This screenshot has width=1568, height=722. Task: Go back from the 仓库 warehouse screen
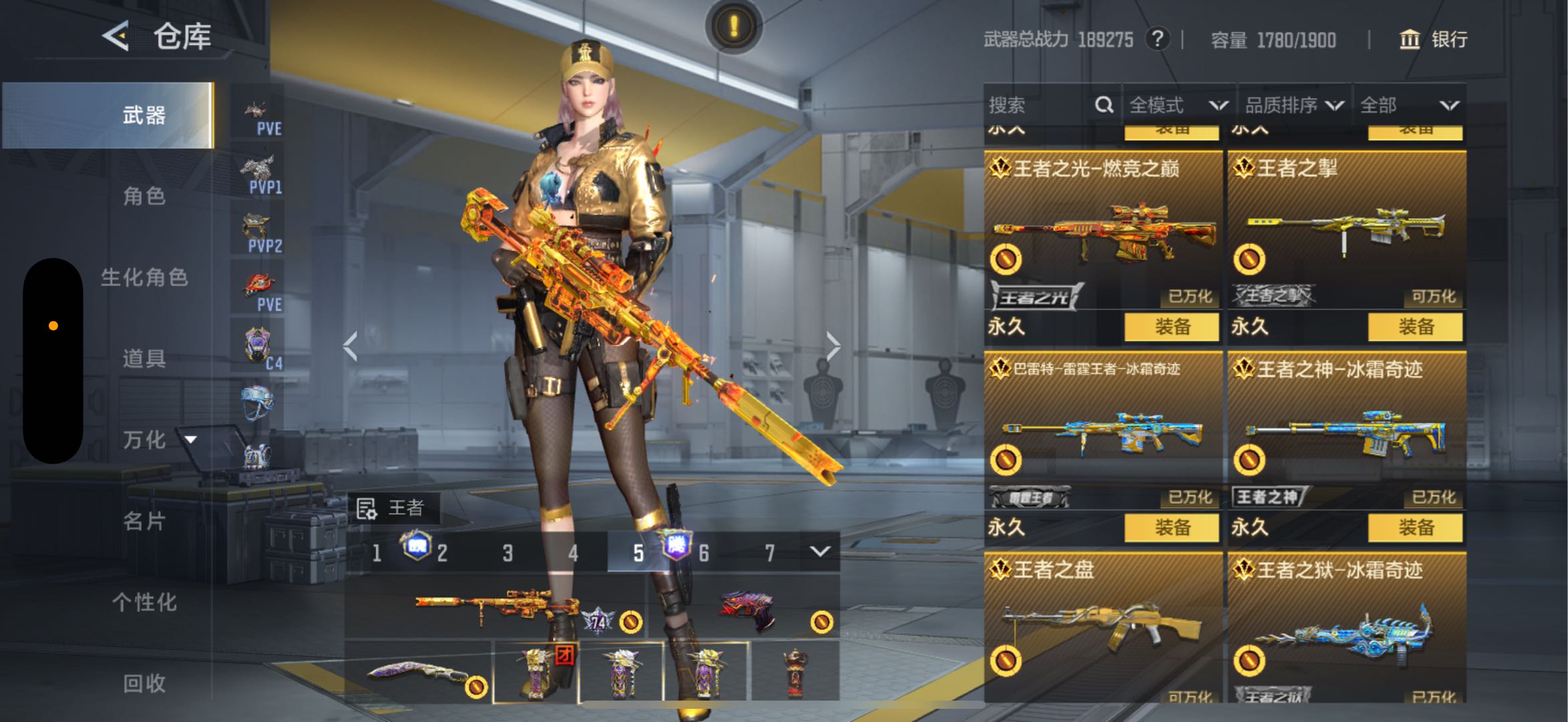click(116, 35)
